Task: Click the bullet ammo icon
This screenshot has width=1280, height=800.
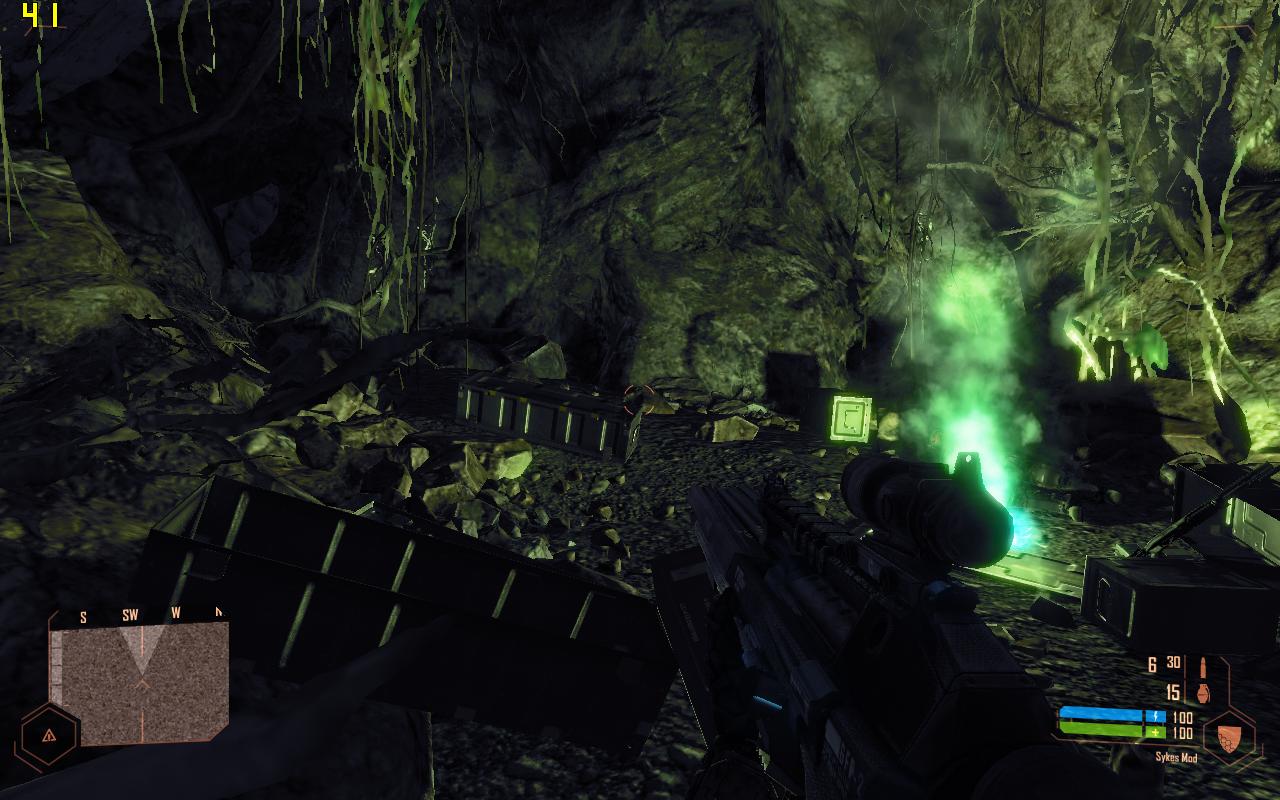Action: [1203, 668]
